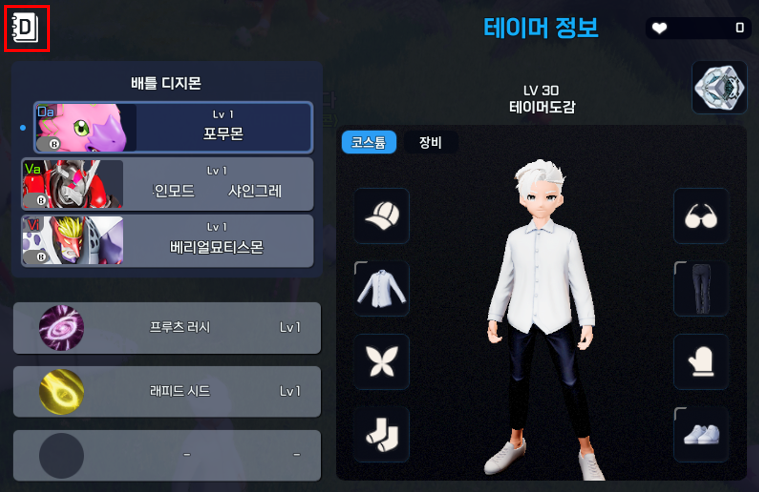Select the white sneakers costume slot
Viewport: 759px width, 492px height.
pyautogui.click(x=700, y=435)
